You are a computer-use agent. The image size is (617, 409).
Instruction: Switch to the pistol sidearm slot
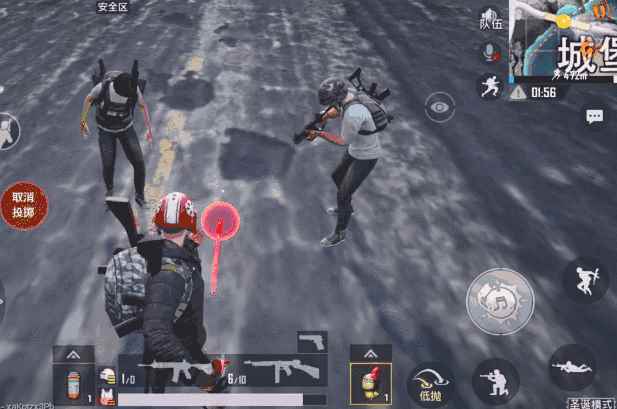click(312, 342)
